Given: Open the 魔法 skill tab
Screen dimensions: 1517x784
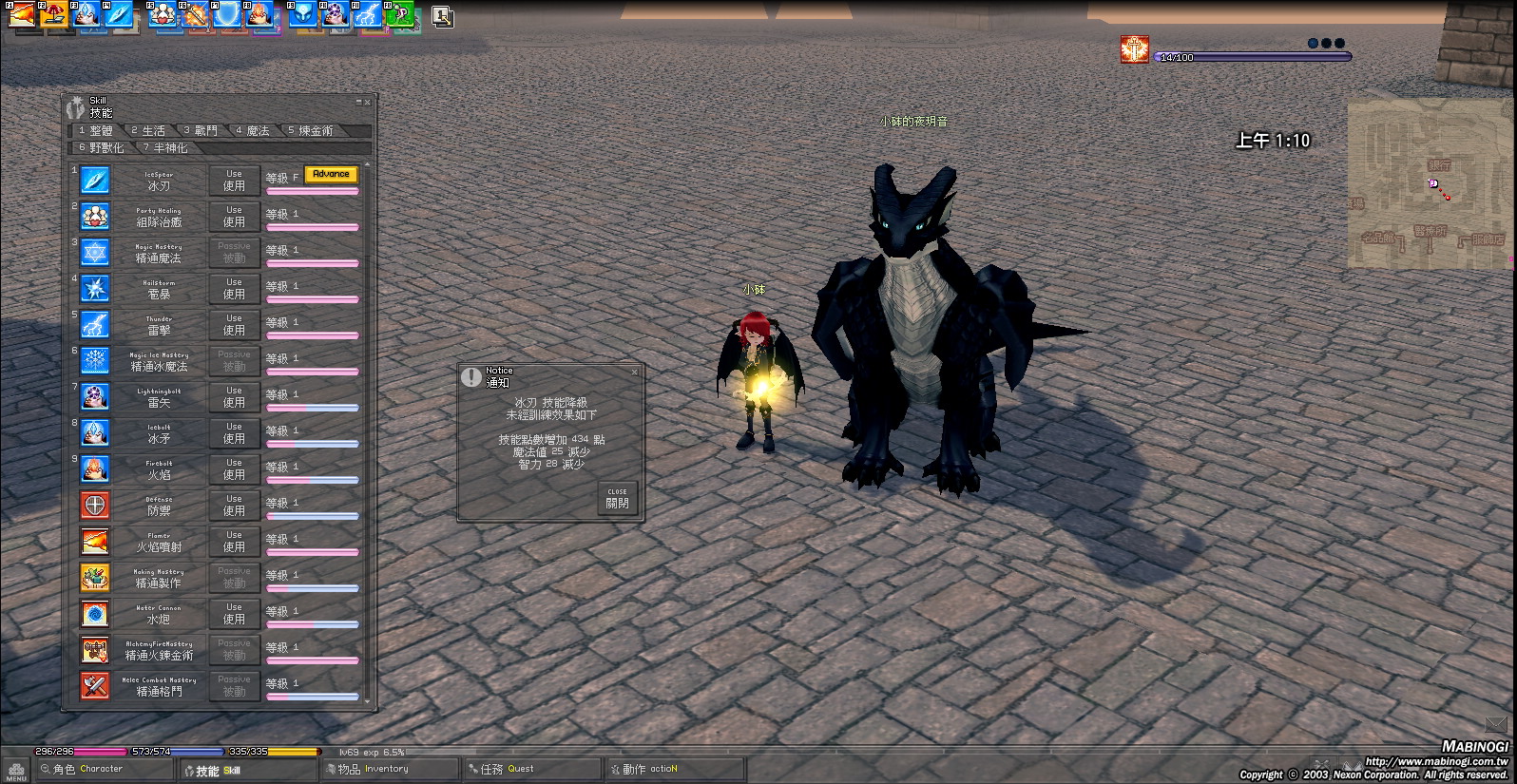Looking at the screenshot, I should click(x=253, y=131).
